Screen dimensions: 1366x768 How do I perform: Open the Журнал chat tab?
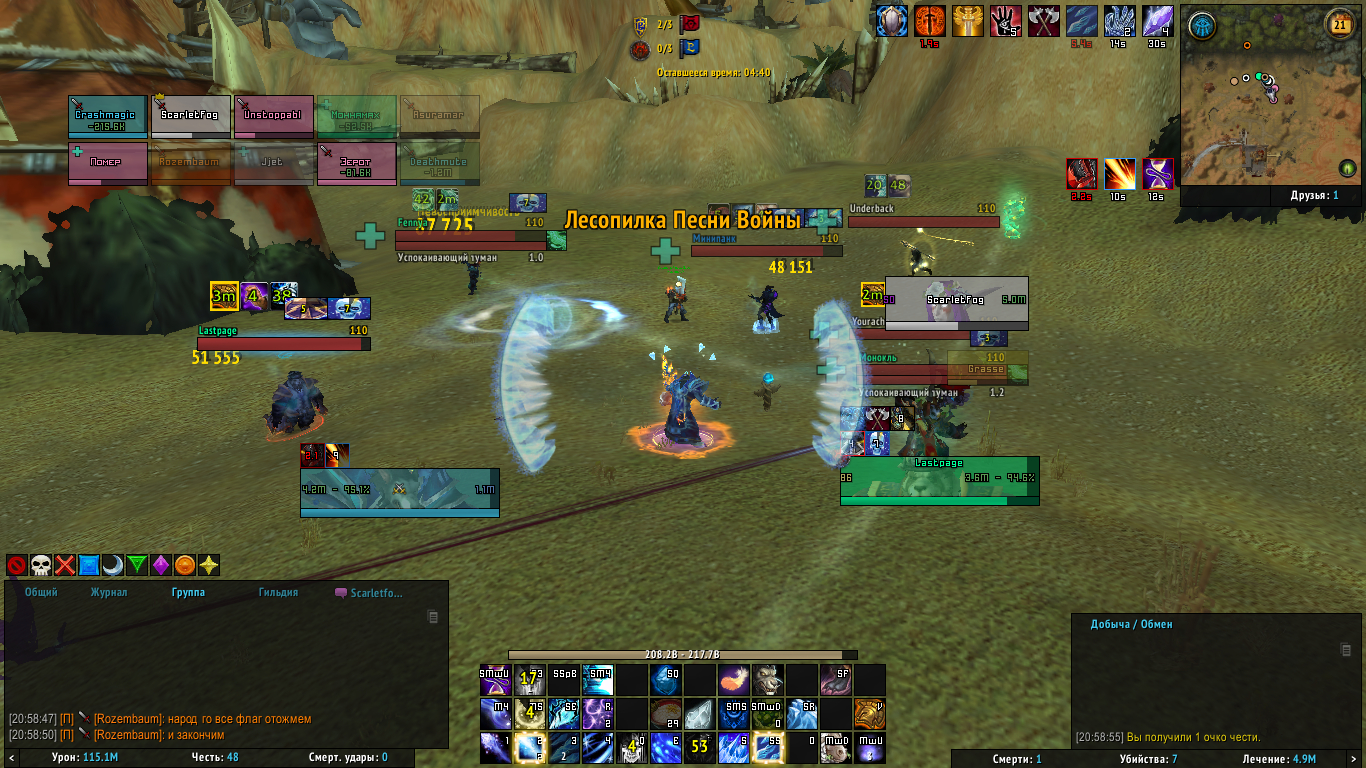[x=109, y=592]
